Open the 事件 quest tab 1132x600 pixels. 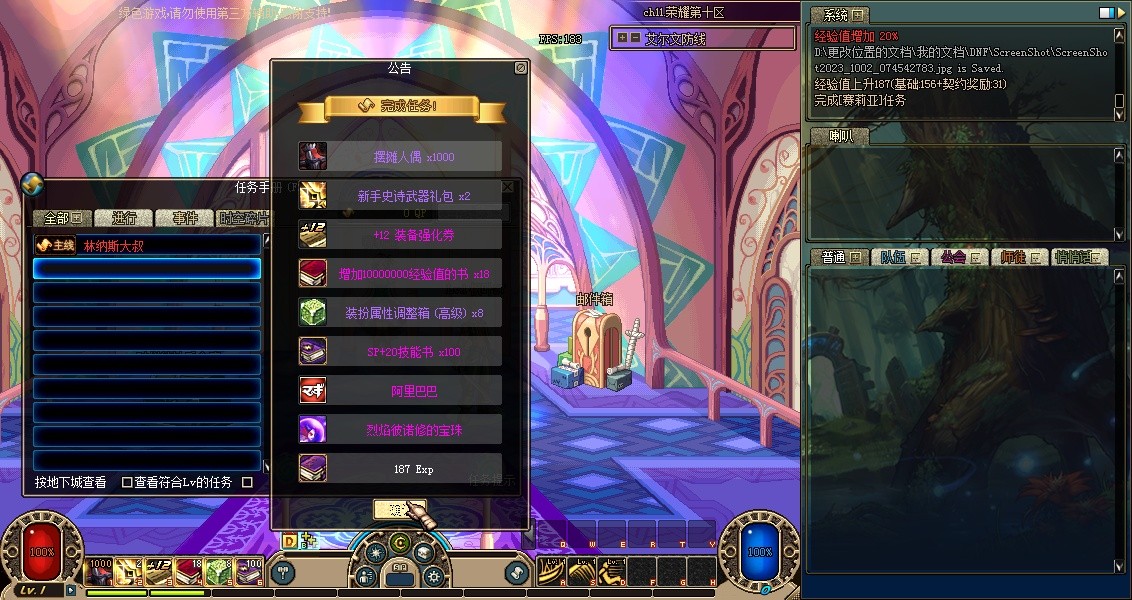[x=185, y=218]
